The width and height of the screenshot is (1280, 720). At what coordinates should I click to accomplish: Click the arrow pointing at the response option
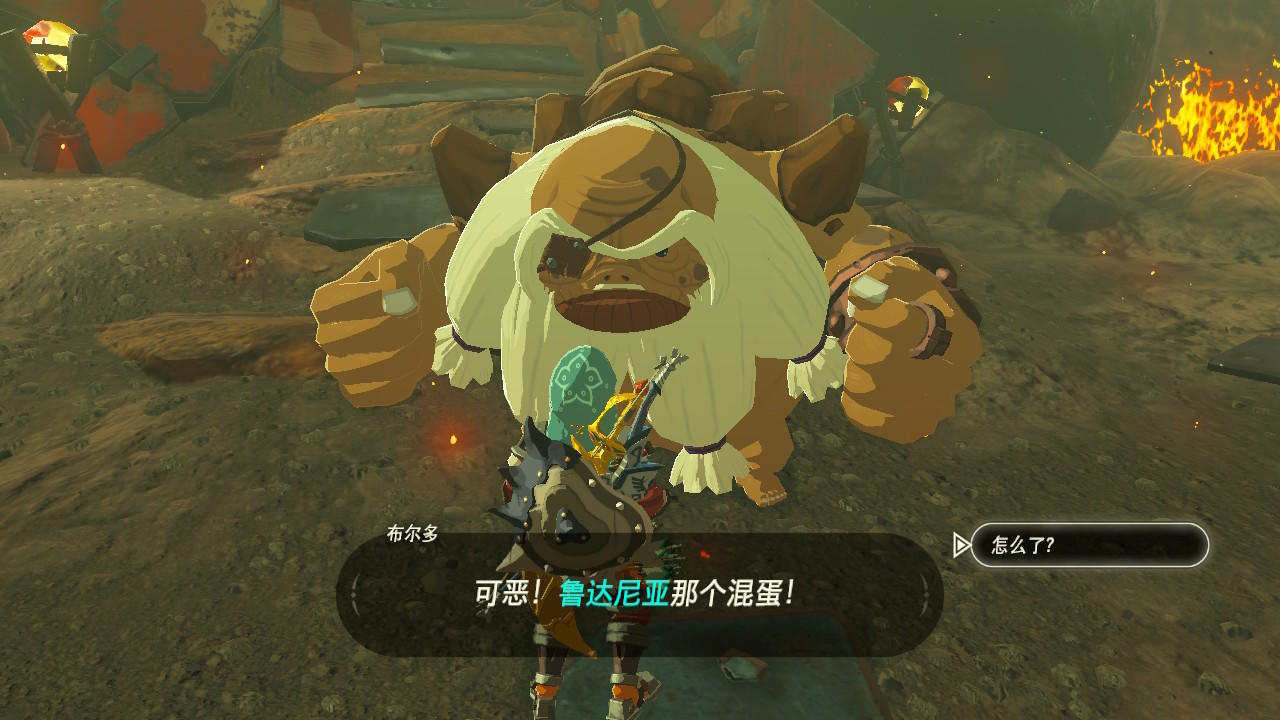(x=962, y=545)
